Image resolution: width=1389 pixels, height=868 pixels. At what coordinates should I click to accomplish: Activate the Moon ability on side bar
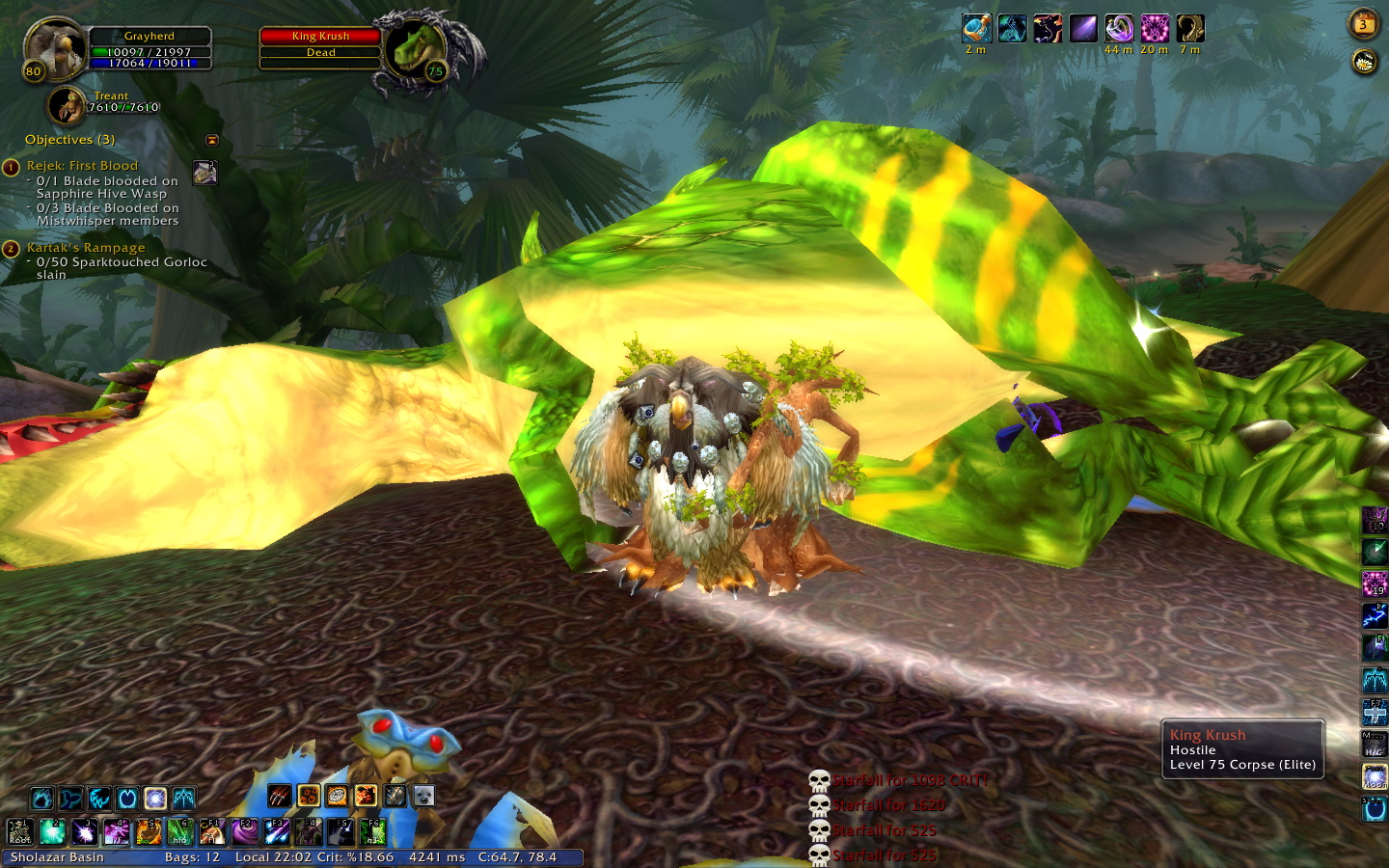[1375, 776]
